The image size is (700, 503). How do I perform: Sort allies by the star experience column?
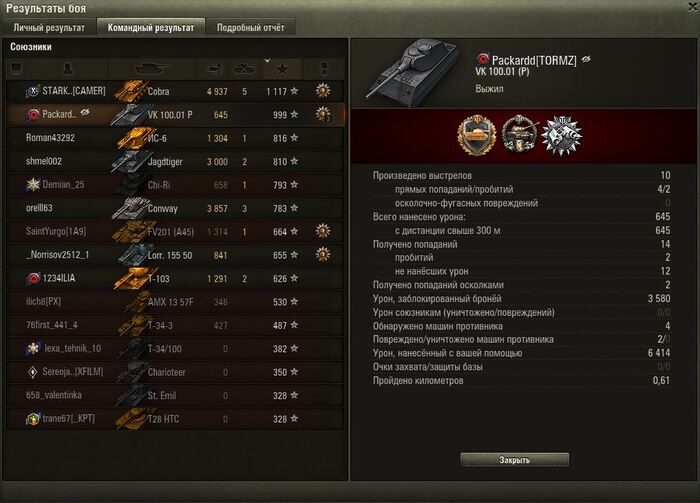pos(281,69)
